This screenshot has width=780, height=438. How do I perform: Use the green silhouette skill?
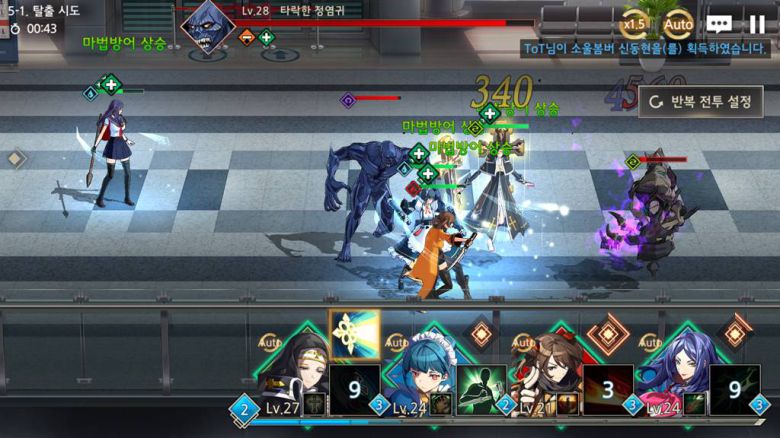tap(481, 389)
